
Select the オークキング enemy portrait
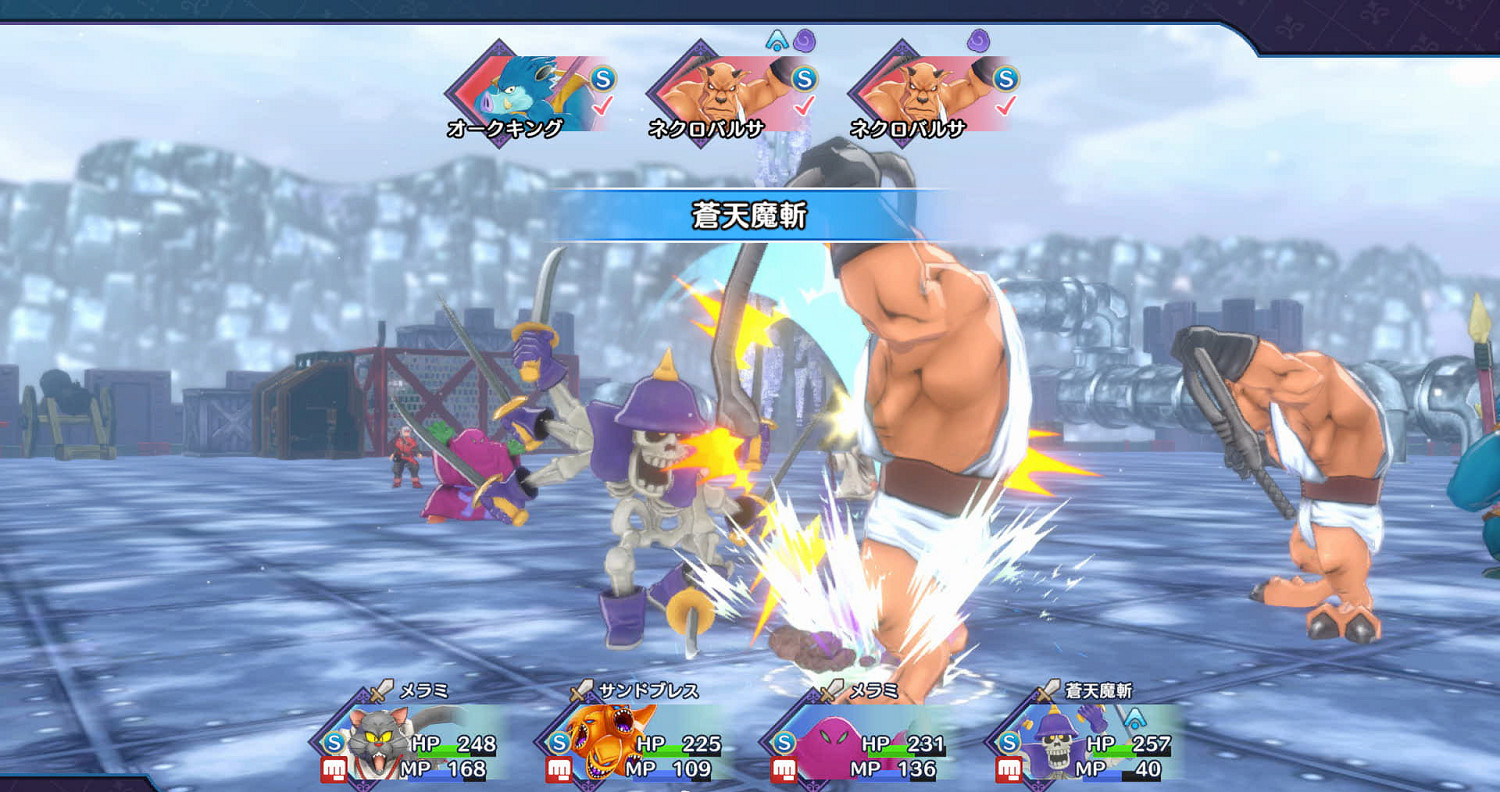(530, 95)
